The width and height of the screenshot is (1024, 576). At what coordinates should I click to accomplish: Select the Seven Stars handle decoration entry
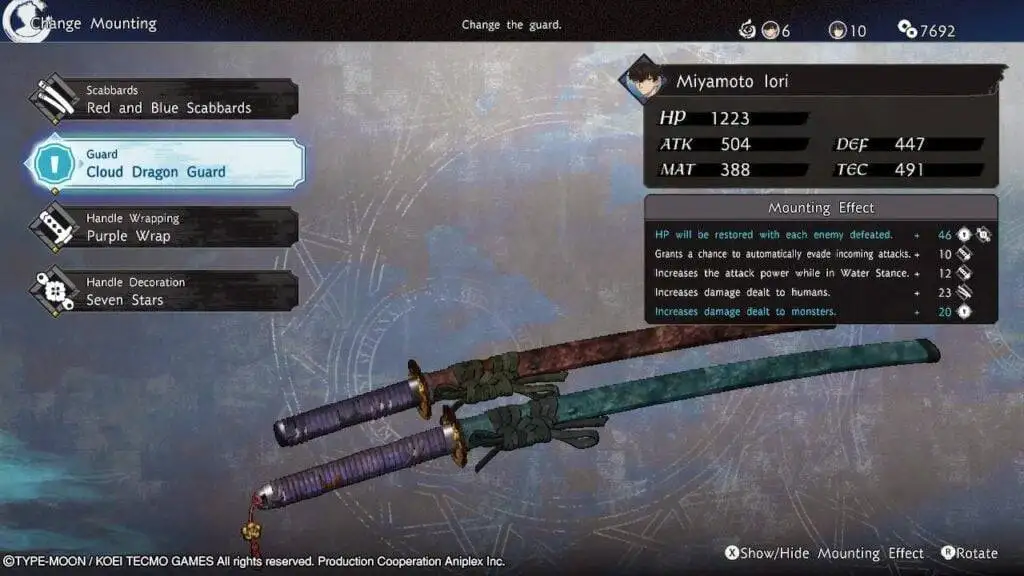[167, 292]
